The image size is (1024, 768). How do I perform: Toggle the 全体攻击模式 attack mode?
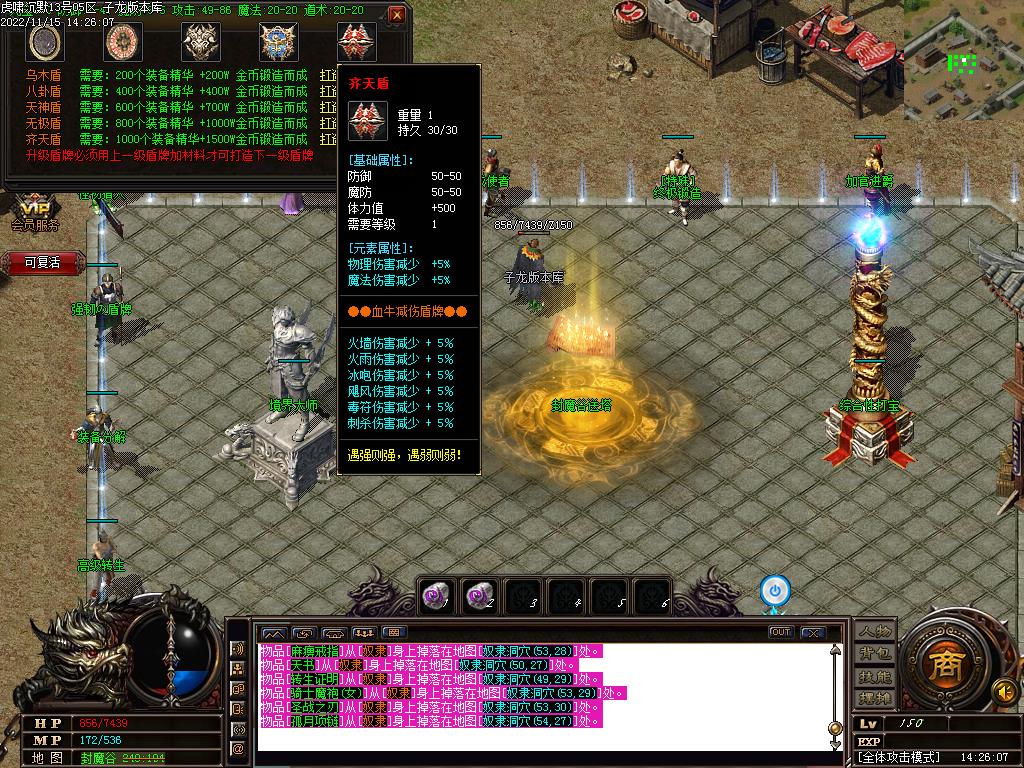point(901,758)
